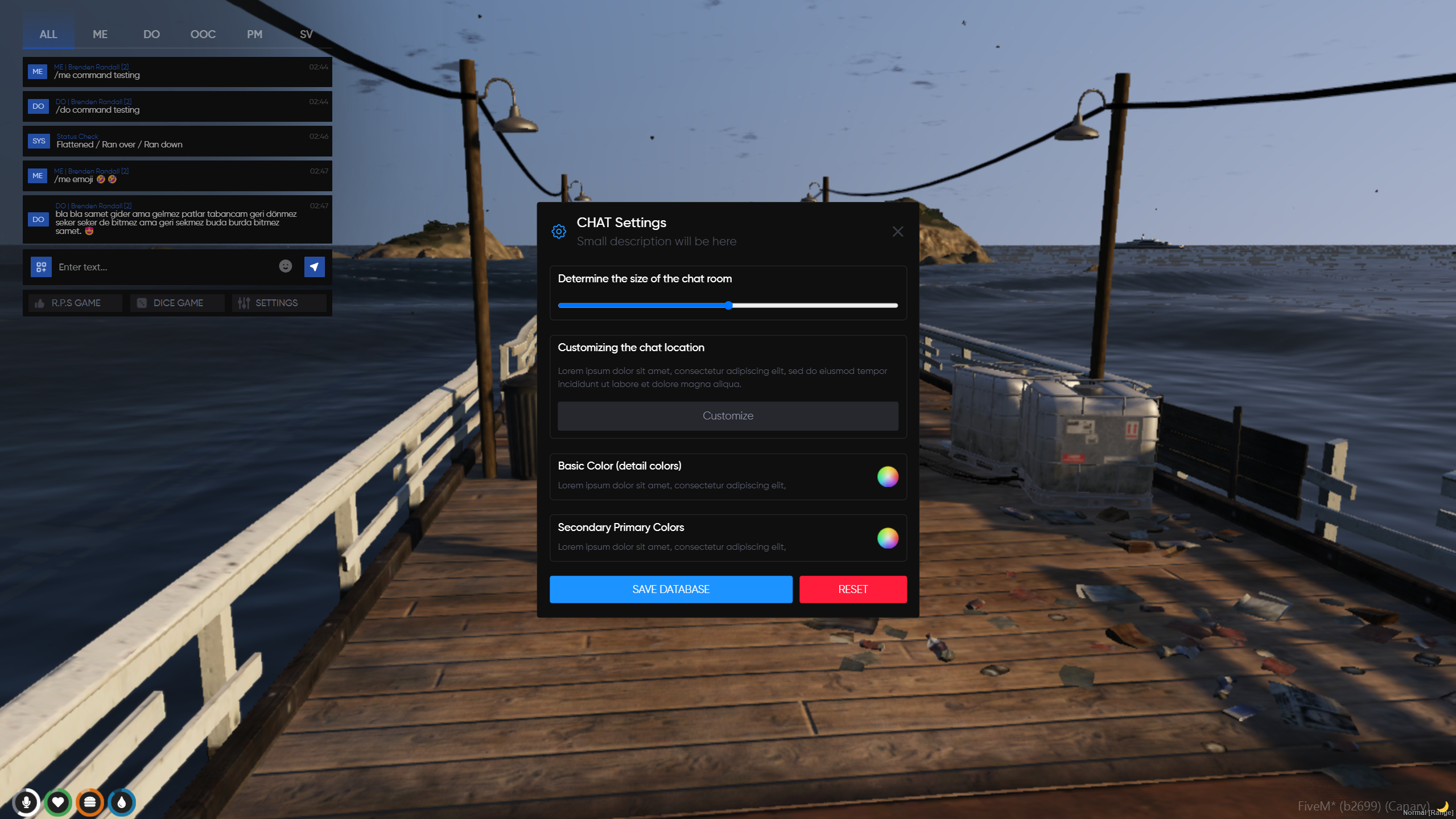Screen dimensions: 1456x819
Task: Open the emoji picker in the chat input
Action: point(284,266)
